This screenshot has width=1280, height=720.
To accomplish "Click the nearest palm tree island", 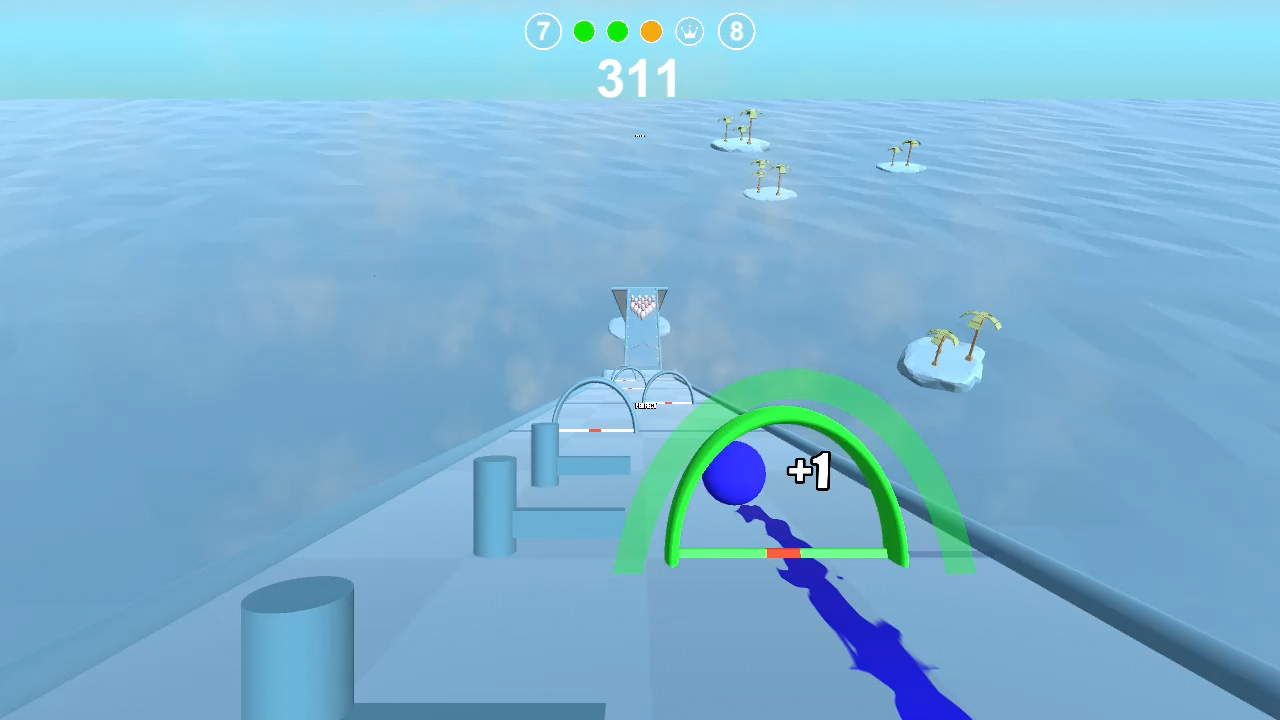I will click(x=945, y=355).
